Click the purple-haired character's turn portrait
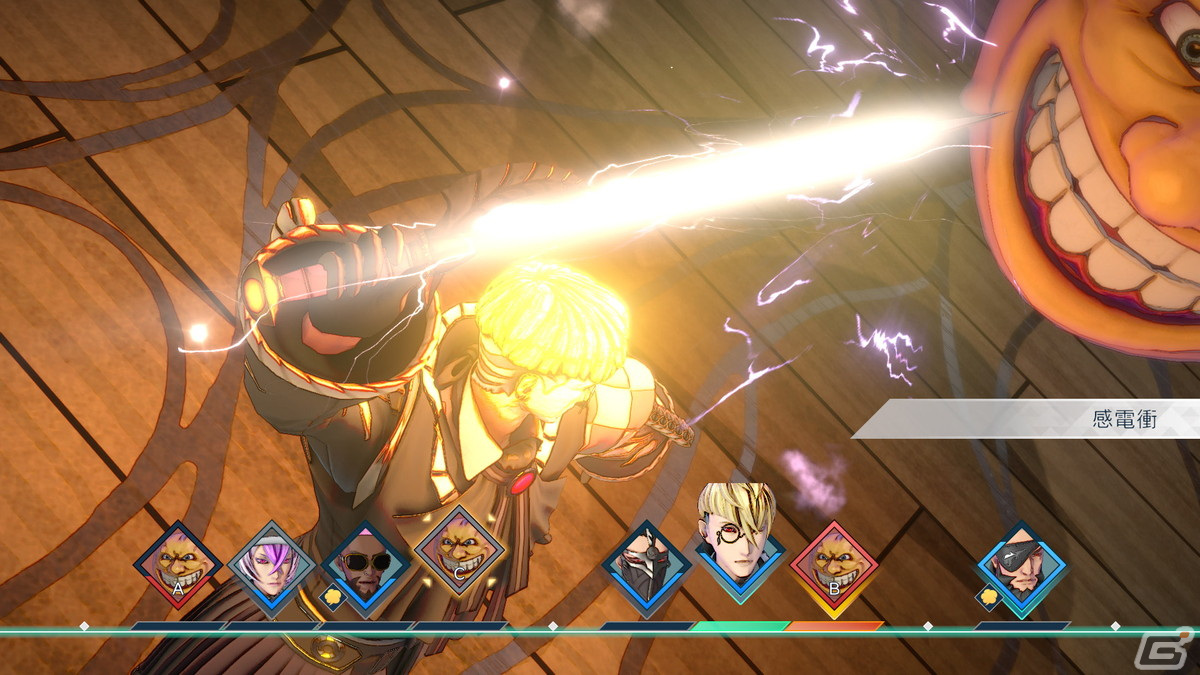Image resolution: width=1200 pixels, height=675 pixels. [x=272, y=566]
